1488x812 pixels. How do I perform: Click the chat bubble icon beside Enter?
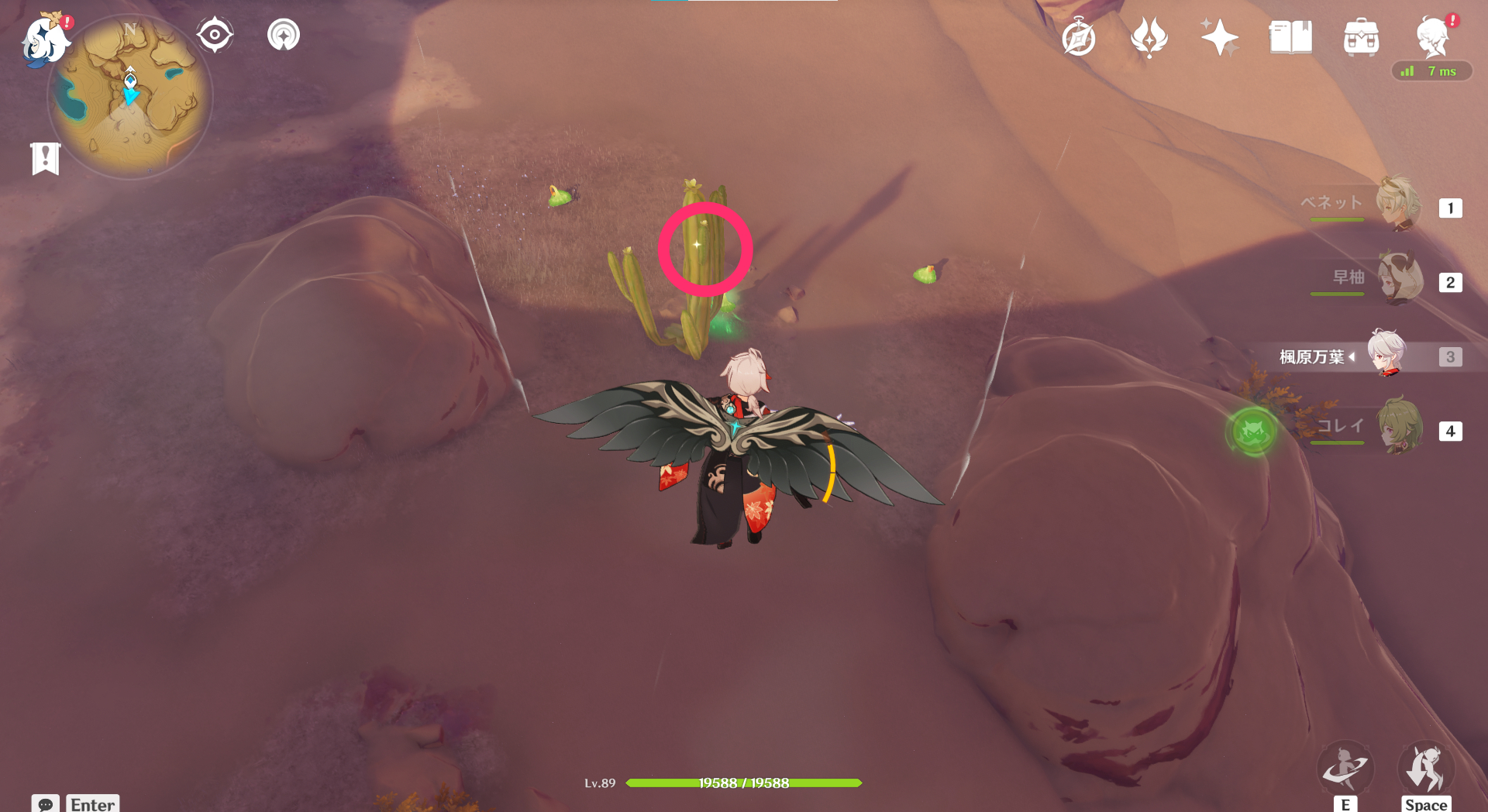(46, 806)
